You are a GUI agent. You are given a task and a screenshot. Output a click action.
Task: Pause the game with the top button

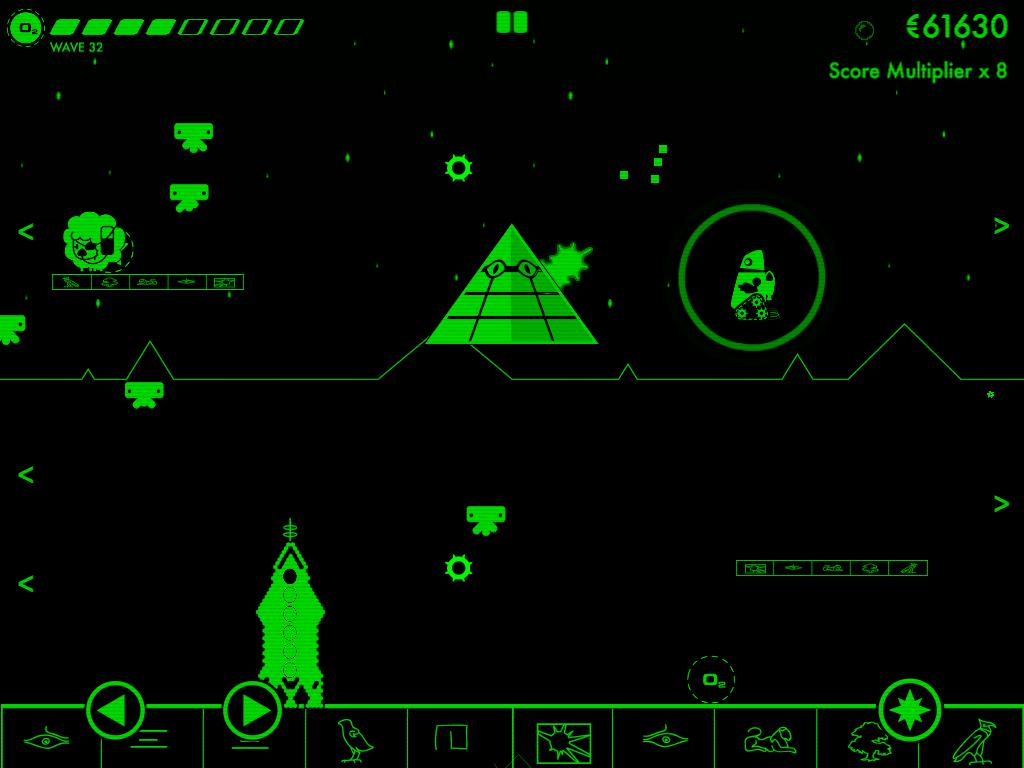(x=512, y=22)
